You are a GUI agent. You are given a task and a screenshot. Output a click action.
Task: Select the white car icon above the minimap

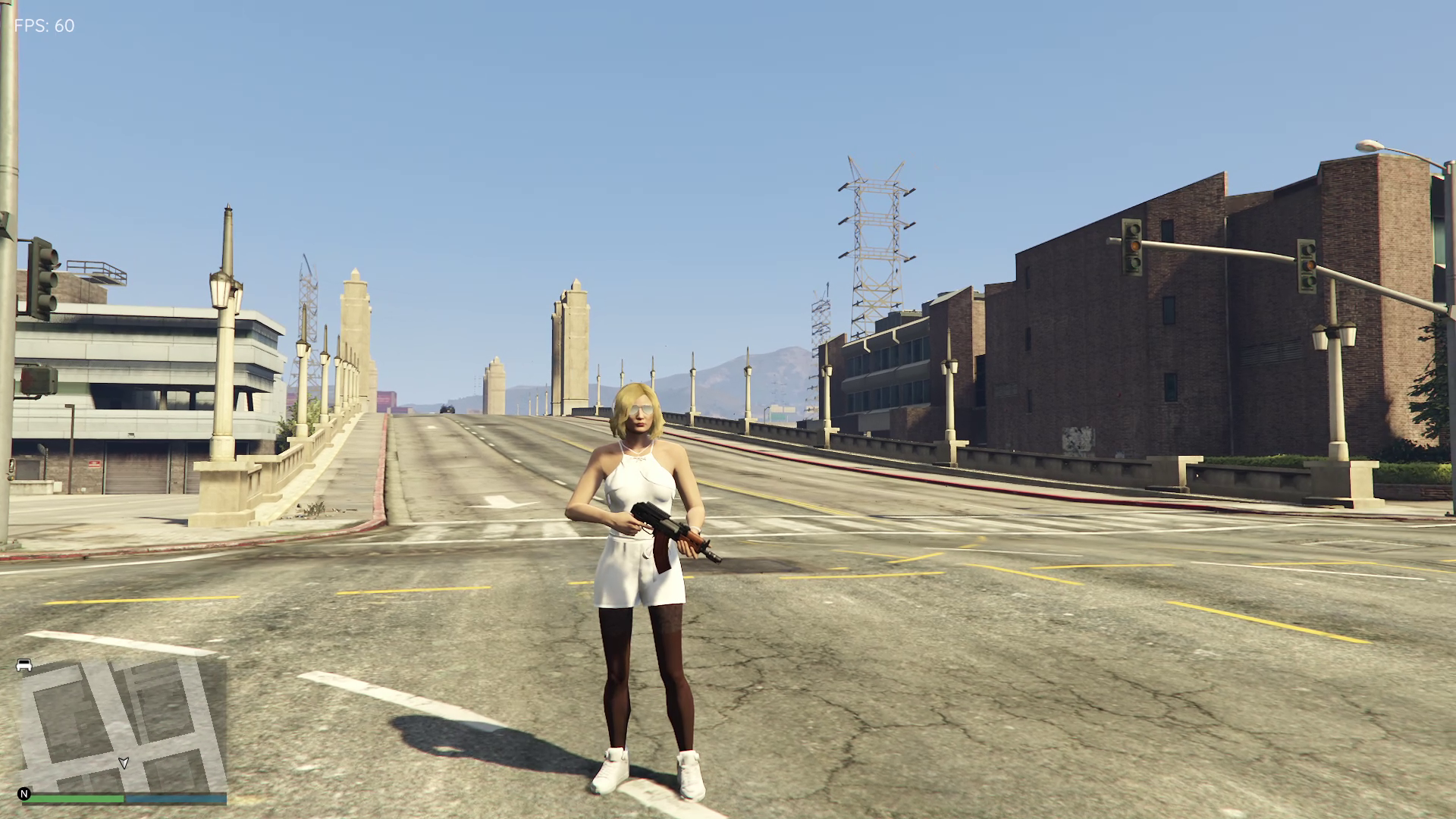coord(24,665)
